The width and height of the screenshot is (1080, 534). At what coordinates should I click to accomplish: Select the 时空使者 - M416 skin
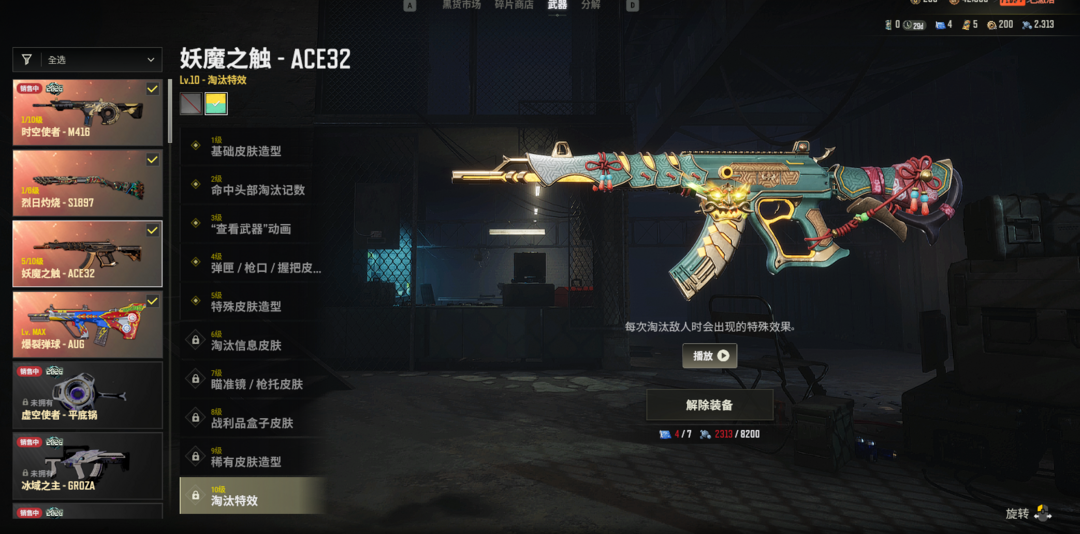tap(87, 113)
